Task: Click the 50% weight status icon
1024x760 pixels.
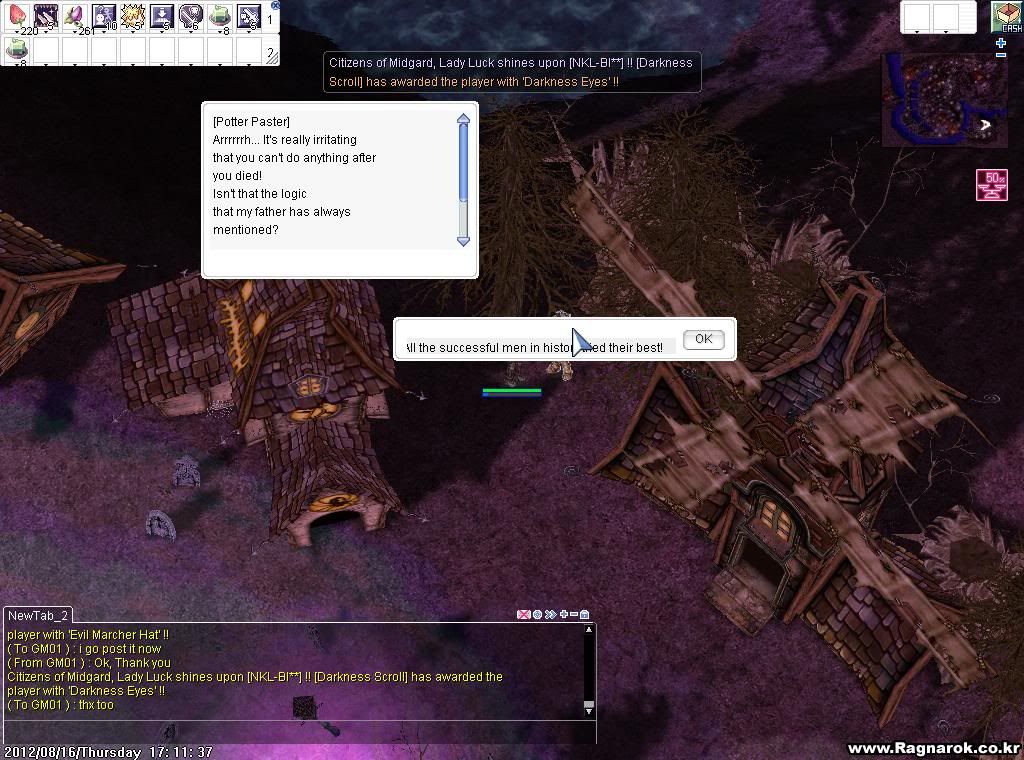Action: 991,185
